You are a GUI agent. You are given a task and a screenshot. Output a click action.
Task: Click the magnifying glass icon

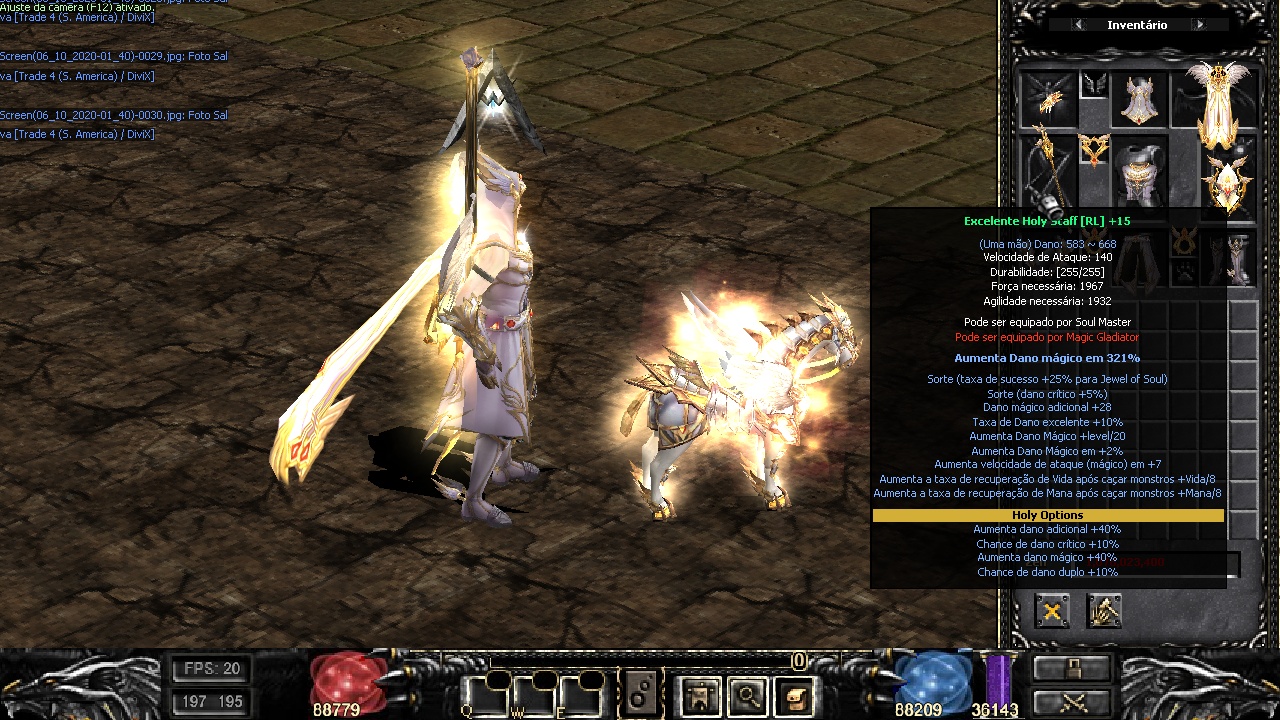pos(747,696)
